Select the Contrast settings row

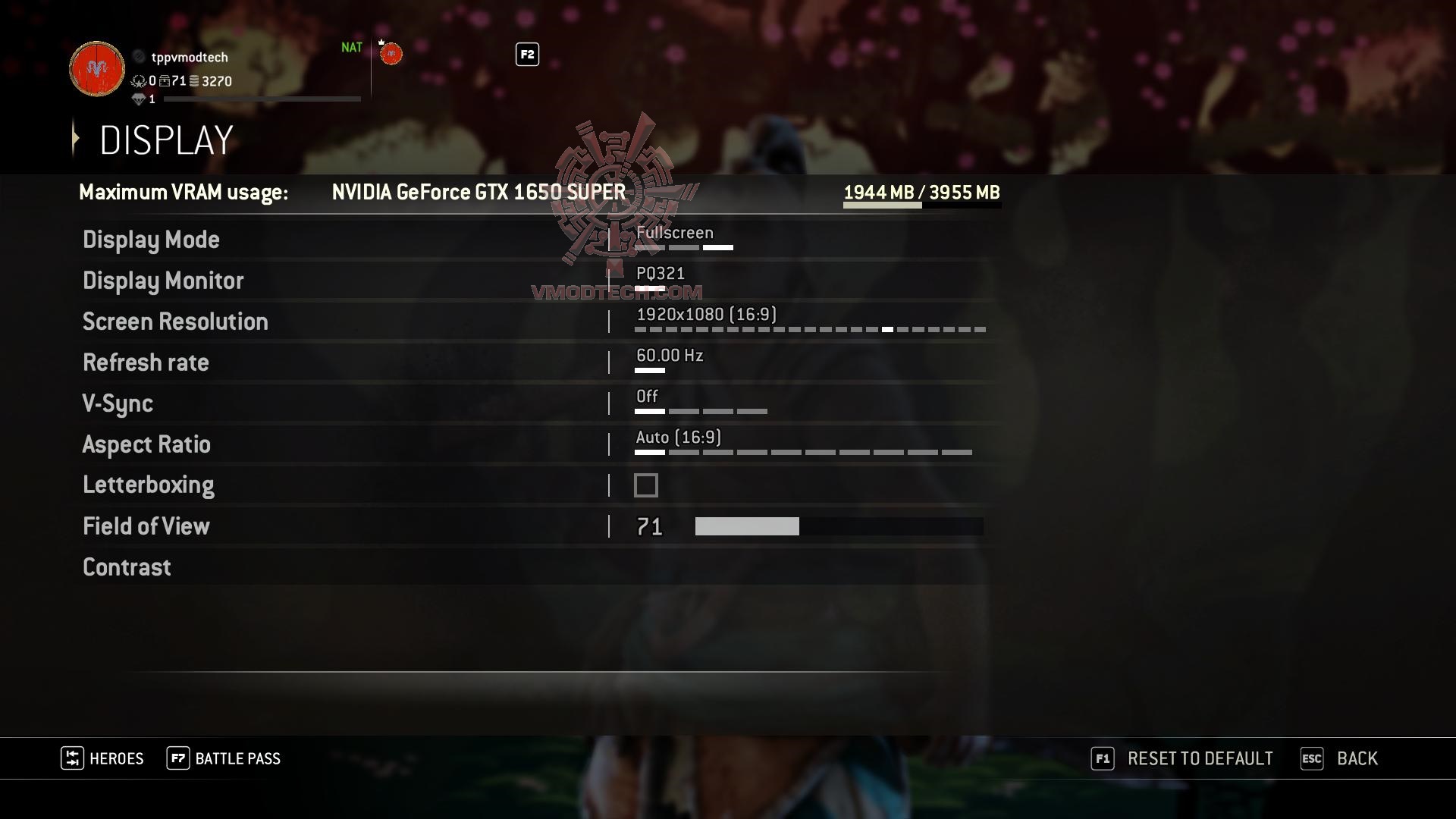coord(127,567)
